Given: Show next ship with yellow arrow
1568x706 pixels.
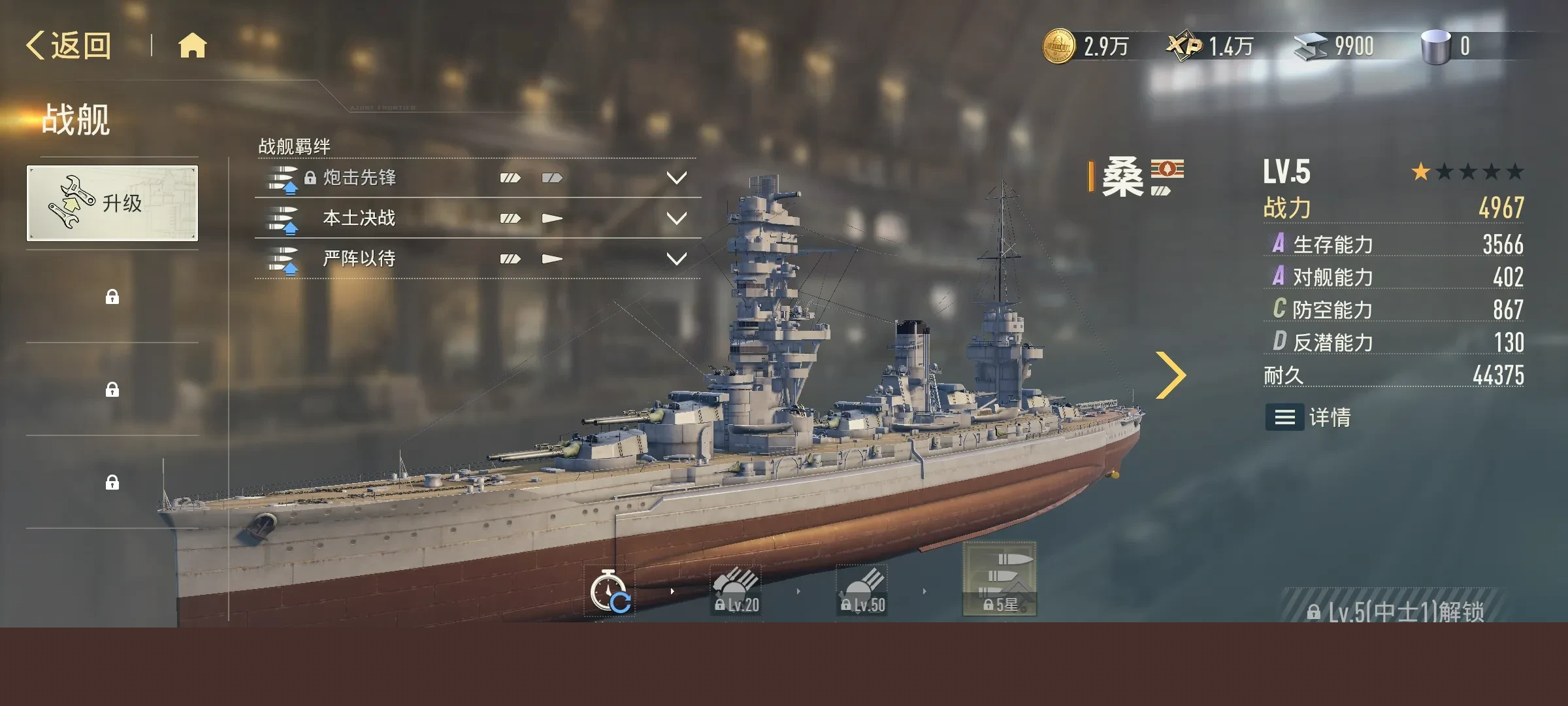Looking at the screenshot, I should tap(1171, 375).
